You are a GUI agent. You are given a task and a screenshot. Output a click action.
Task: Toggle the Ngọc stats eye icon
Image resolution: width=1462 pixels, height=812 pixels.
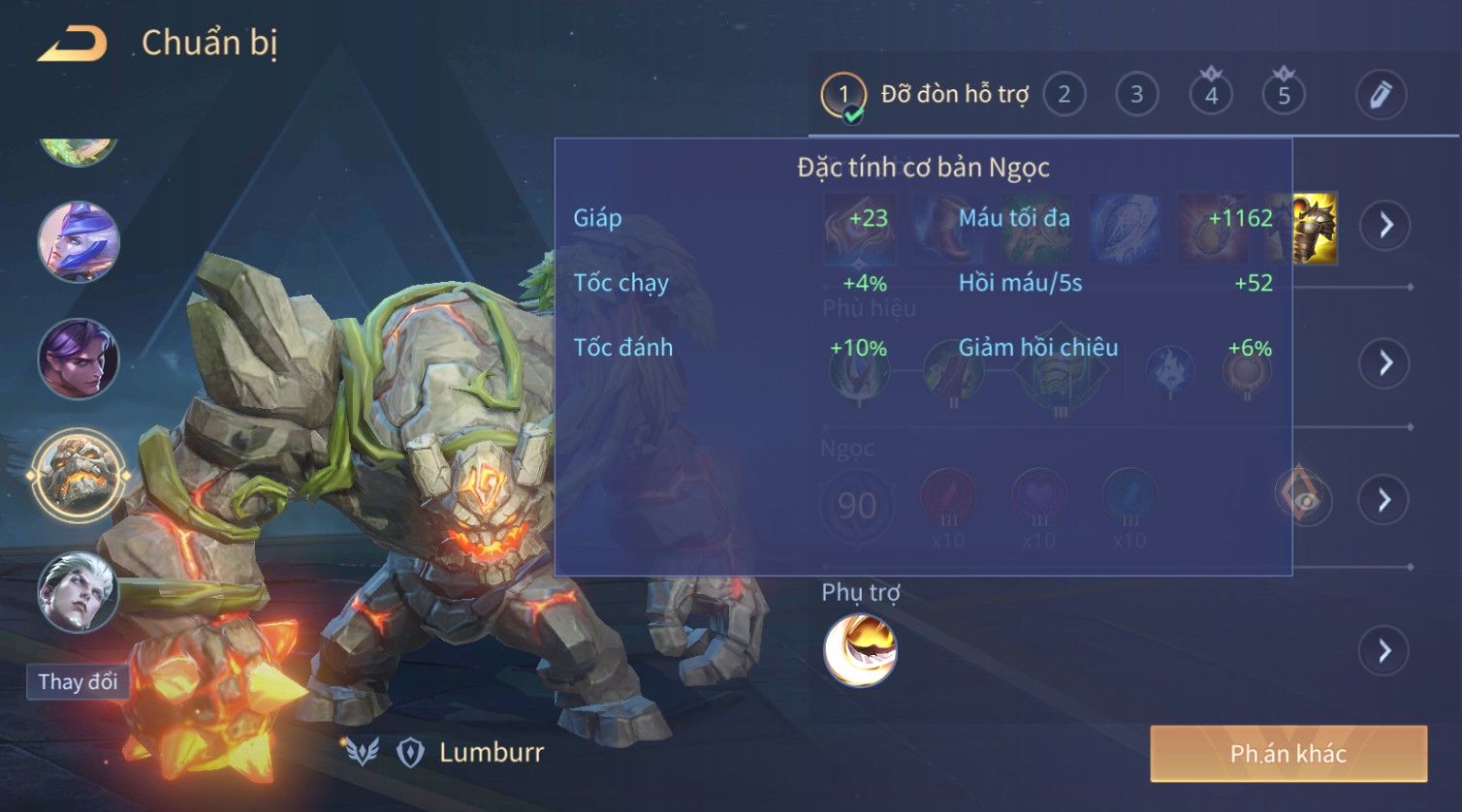[1303, 499]
